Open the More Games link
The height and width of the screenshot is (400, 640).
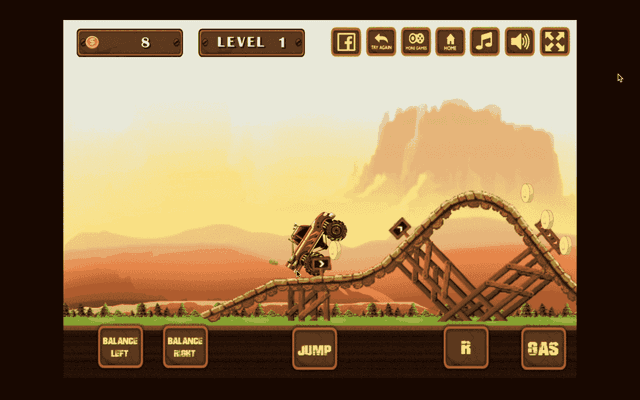pos(416,42)
